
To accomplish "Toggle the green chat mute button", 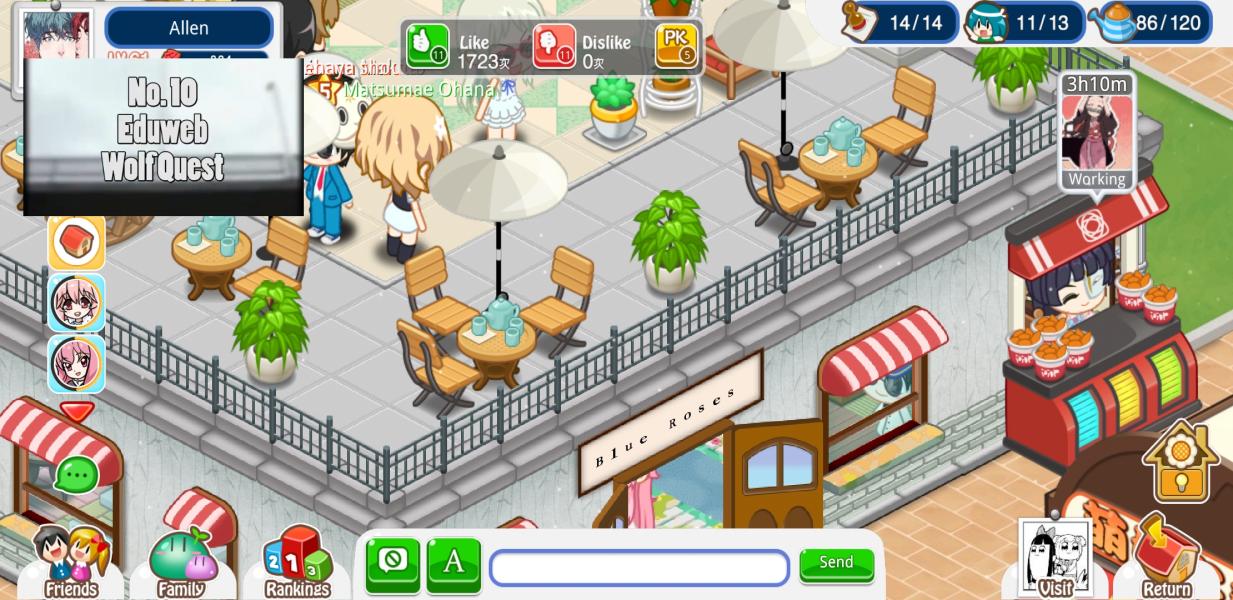I will 392,564.
